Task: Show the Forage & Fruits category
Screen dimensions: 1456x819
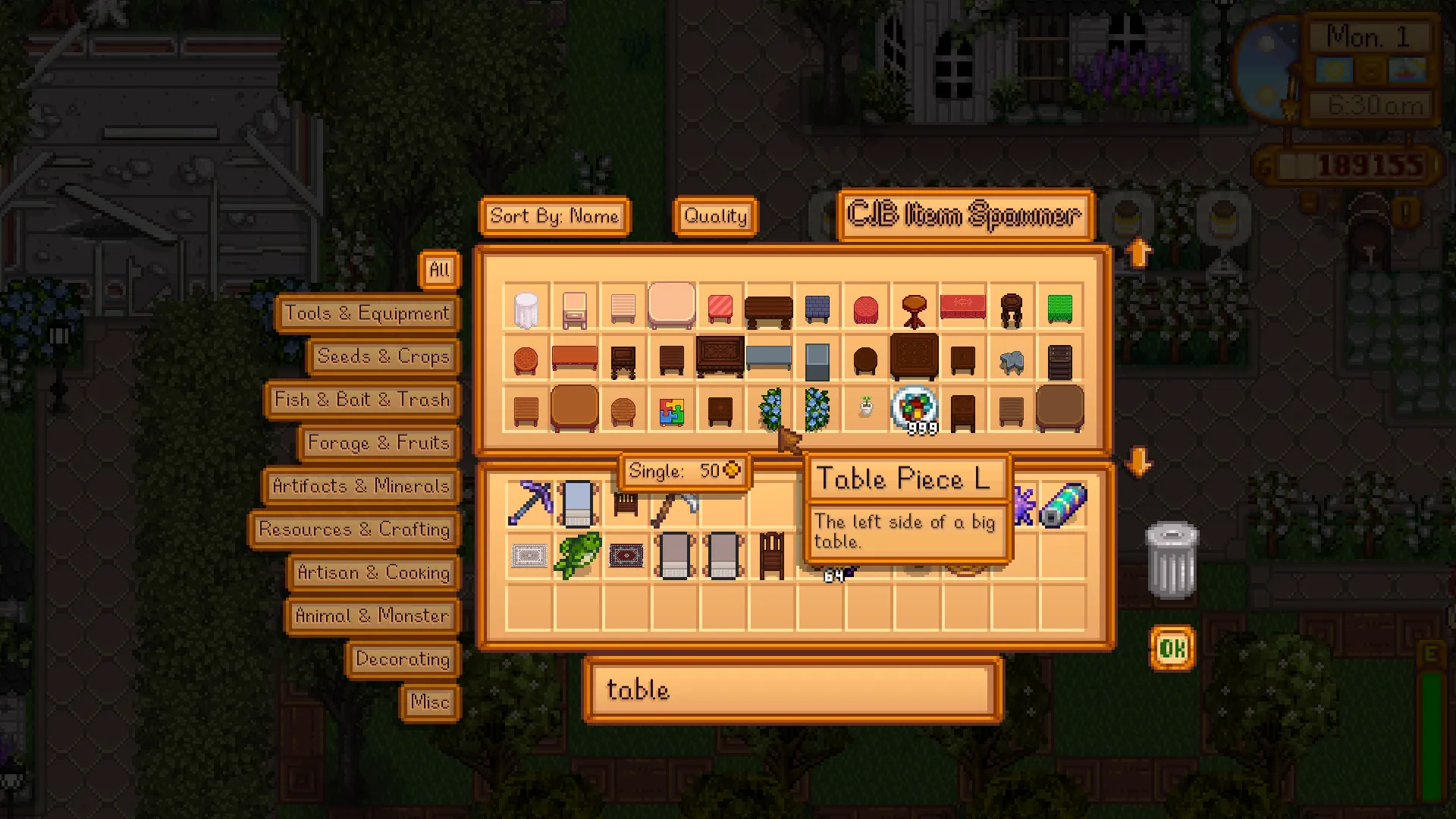Action: pos(378,443)
